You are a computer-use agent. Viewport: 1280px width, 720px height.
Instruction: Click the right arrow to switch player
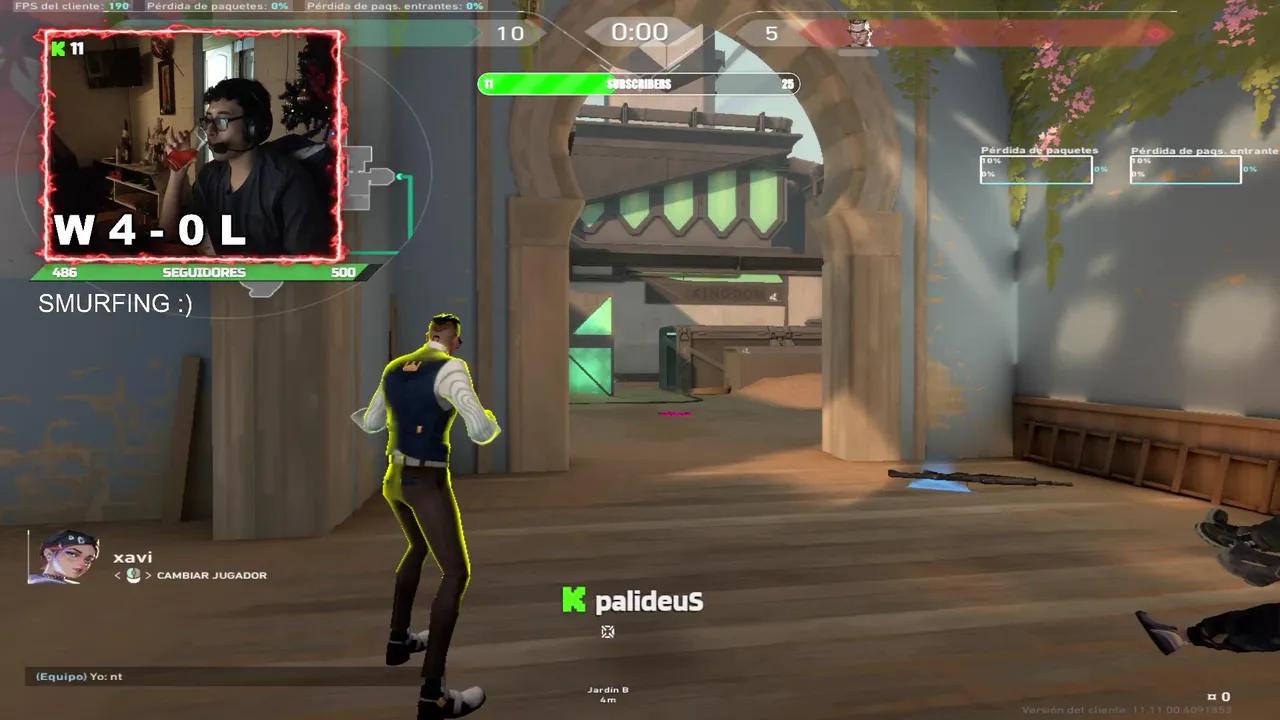pyautogui.click(x=151, y=575)
